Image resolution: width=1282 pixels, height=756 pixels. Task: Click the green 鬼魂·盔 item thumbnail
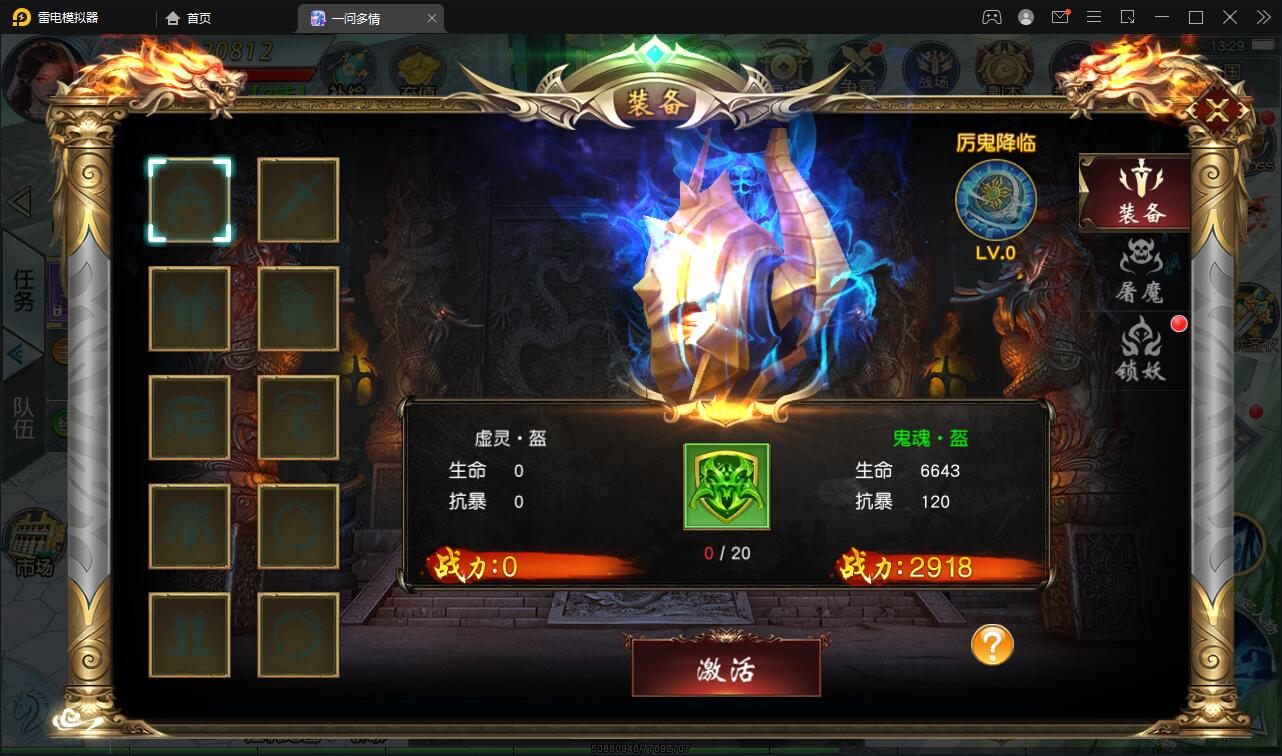pos(726,487)
